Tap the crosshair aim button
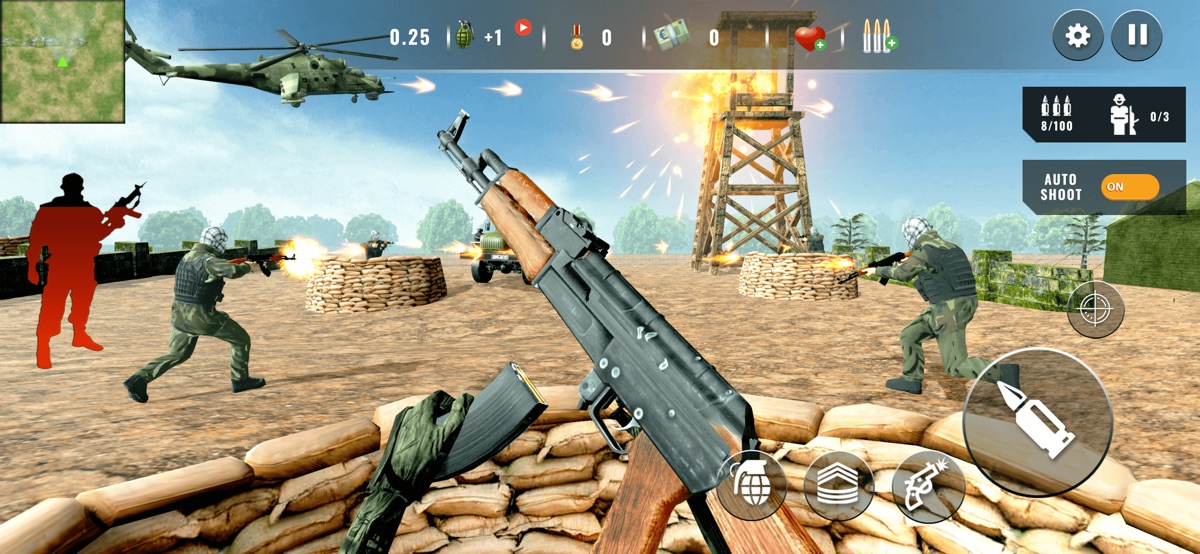Viewport: 1200px width, 554px height. pyautogui.click(x=1096, y=310)
